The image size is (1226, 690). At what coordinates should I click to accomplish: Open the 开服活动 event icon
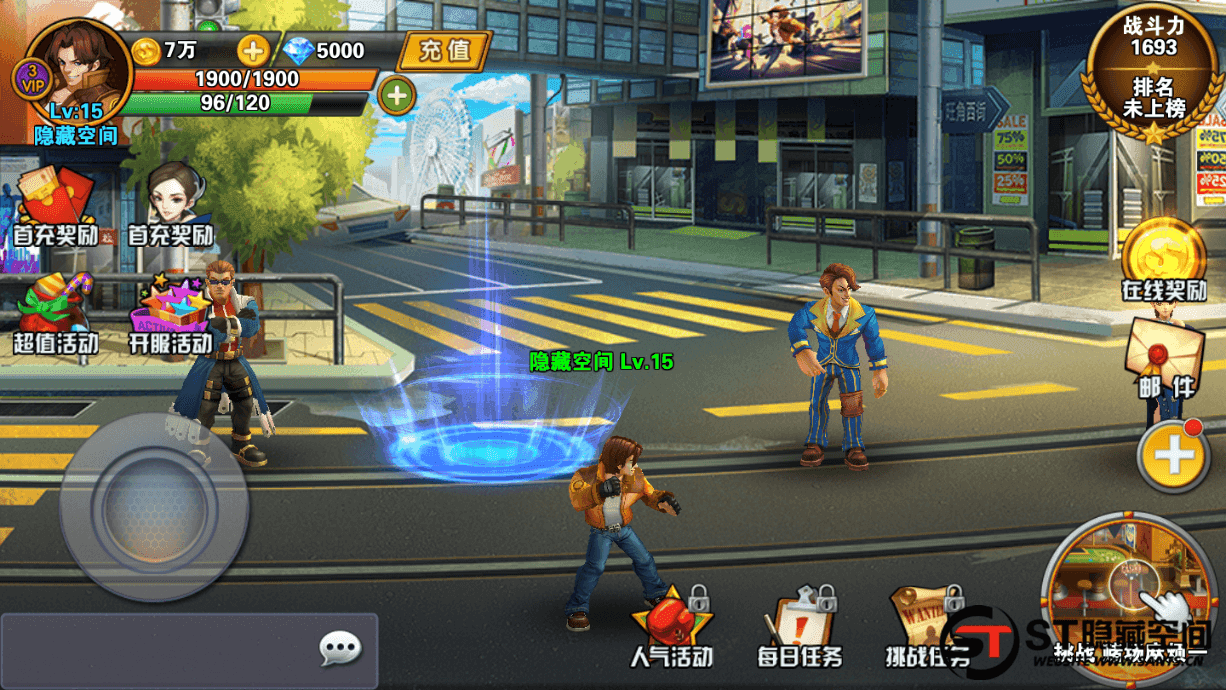tap(171, 312)
